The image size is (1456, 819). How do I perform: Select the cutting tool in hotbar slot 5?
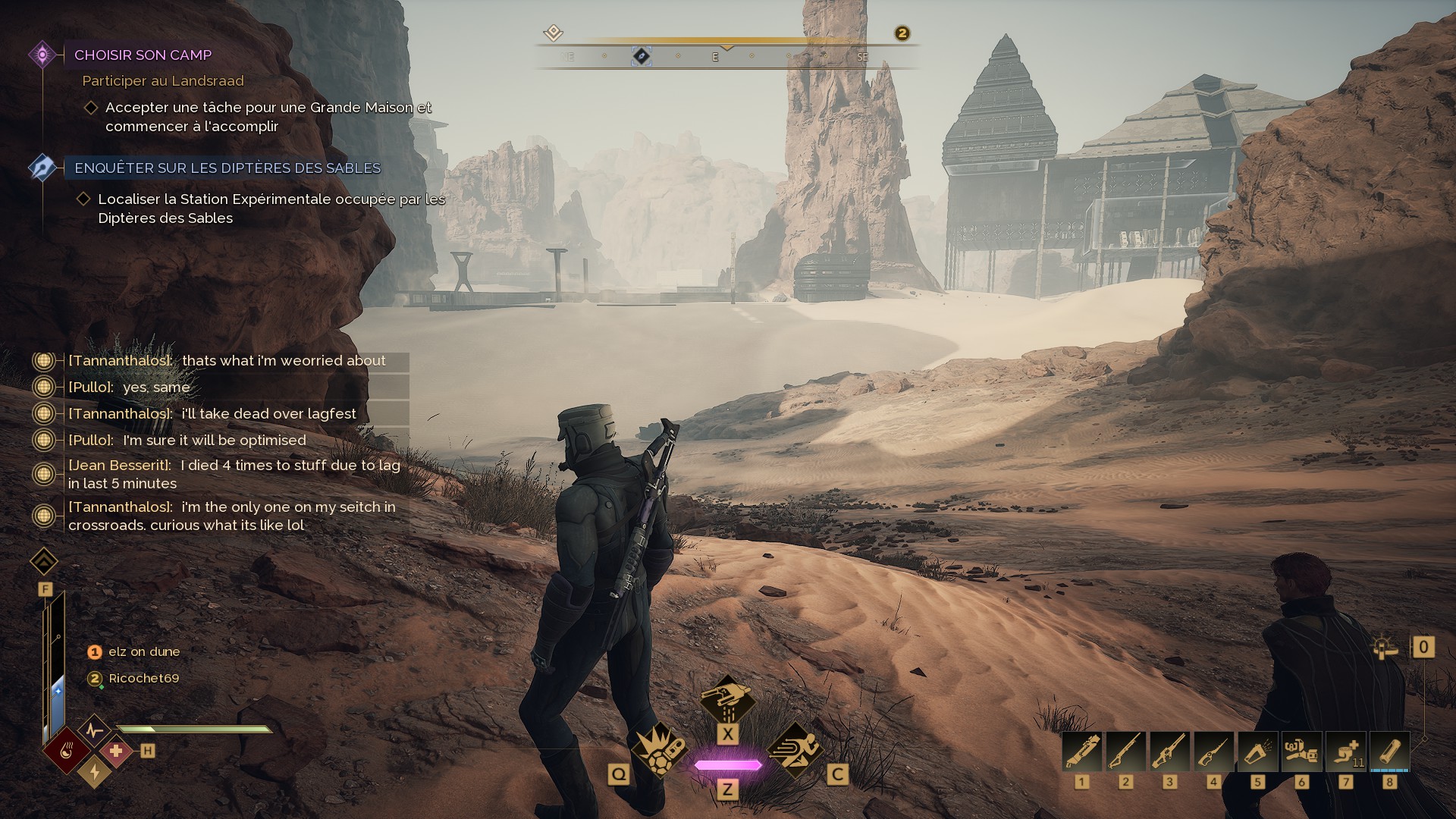click(1257, 751)
